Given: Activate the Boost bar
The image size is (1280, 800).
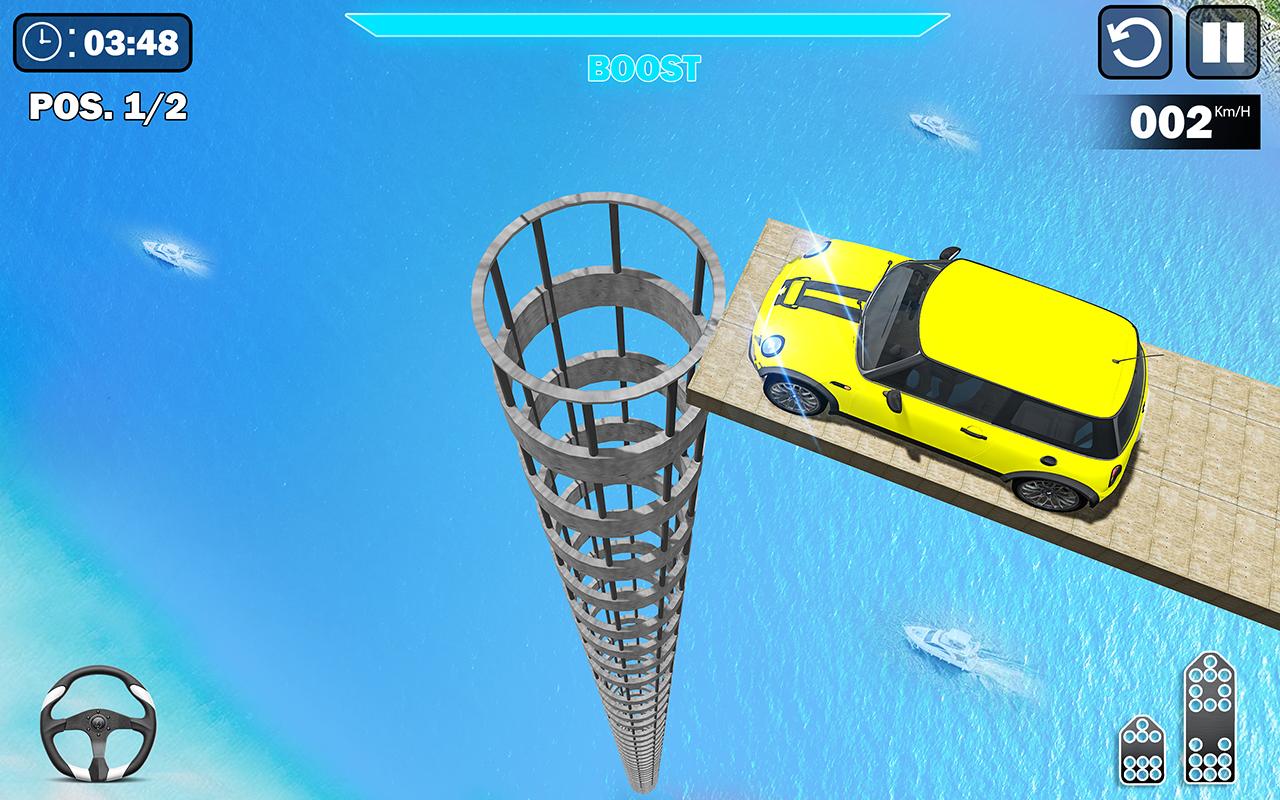Looking at the screenshot, I should (646, 25).
